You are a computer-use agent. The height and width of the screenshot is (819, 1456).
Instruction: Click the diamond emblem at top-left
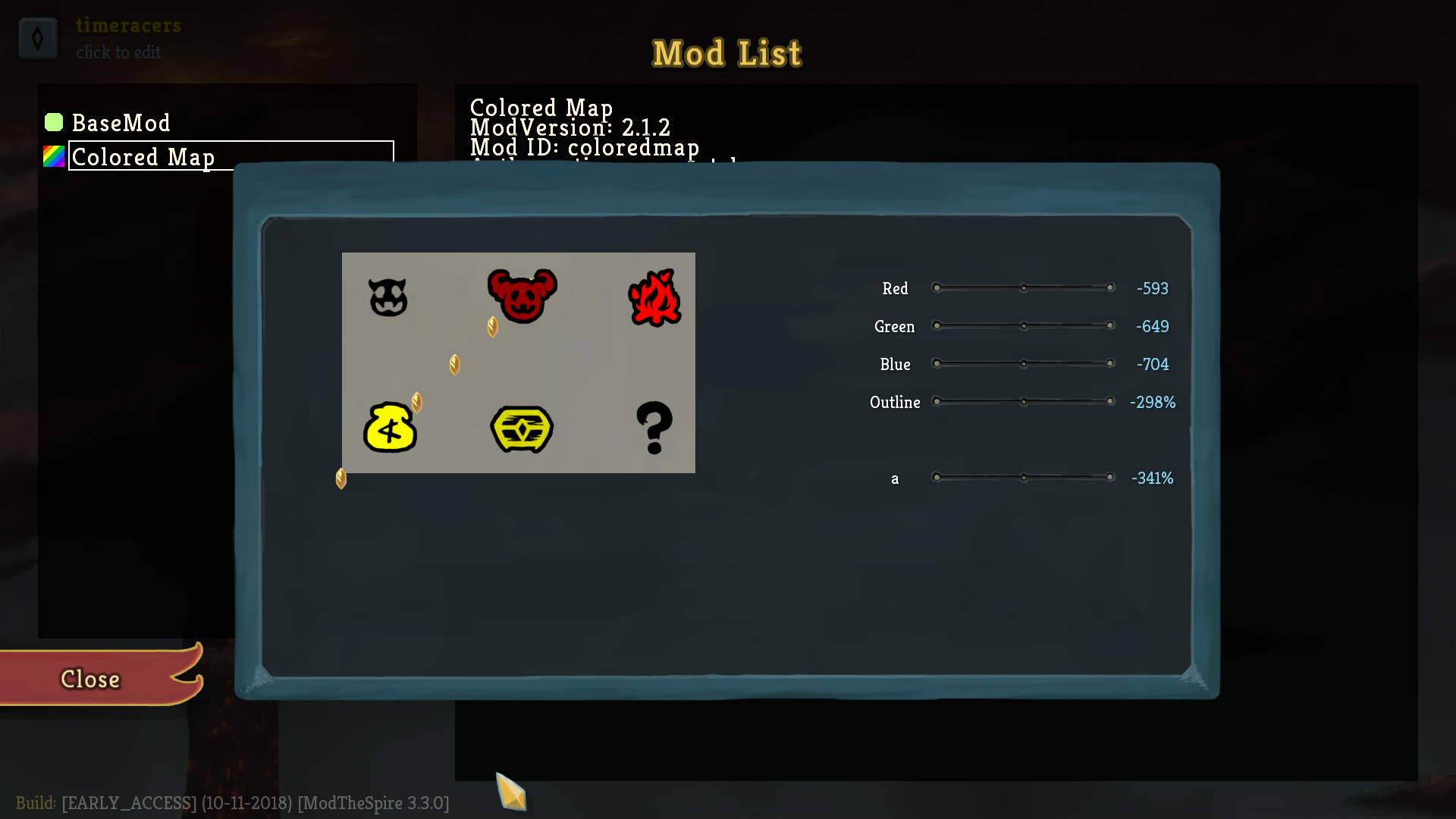(x=38, y=38)
